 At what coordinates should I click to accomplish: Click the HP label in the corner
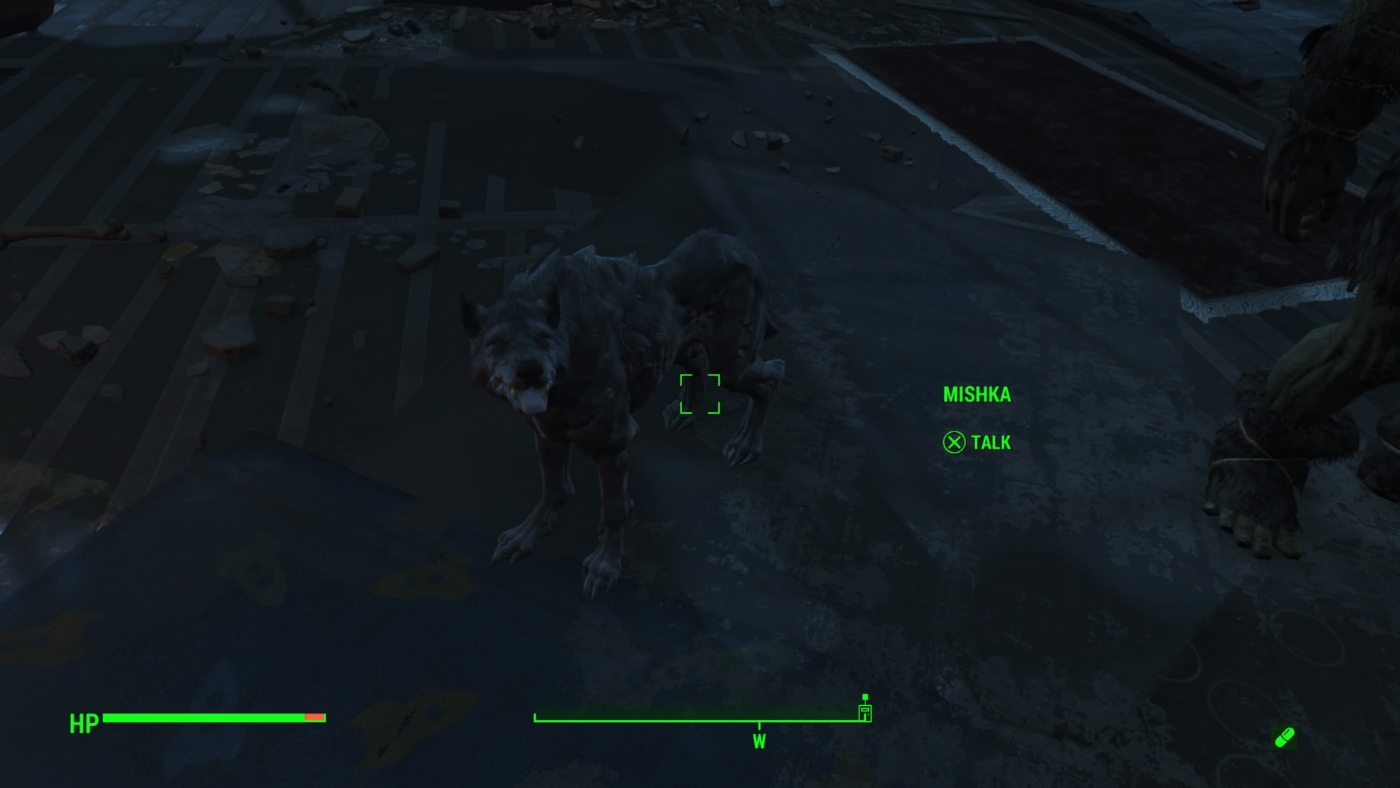click(83, 724)
